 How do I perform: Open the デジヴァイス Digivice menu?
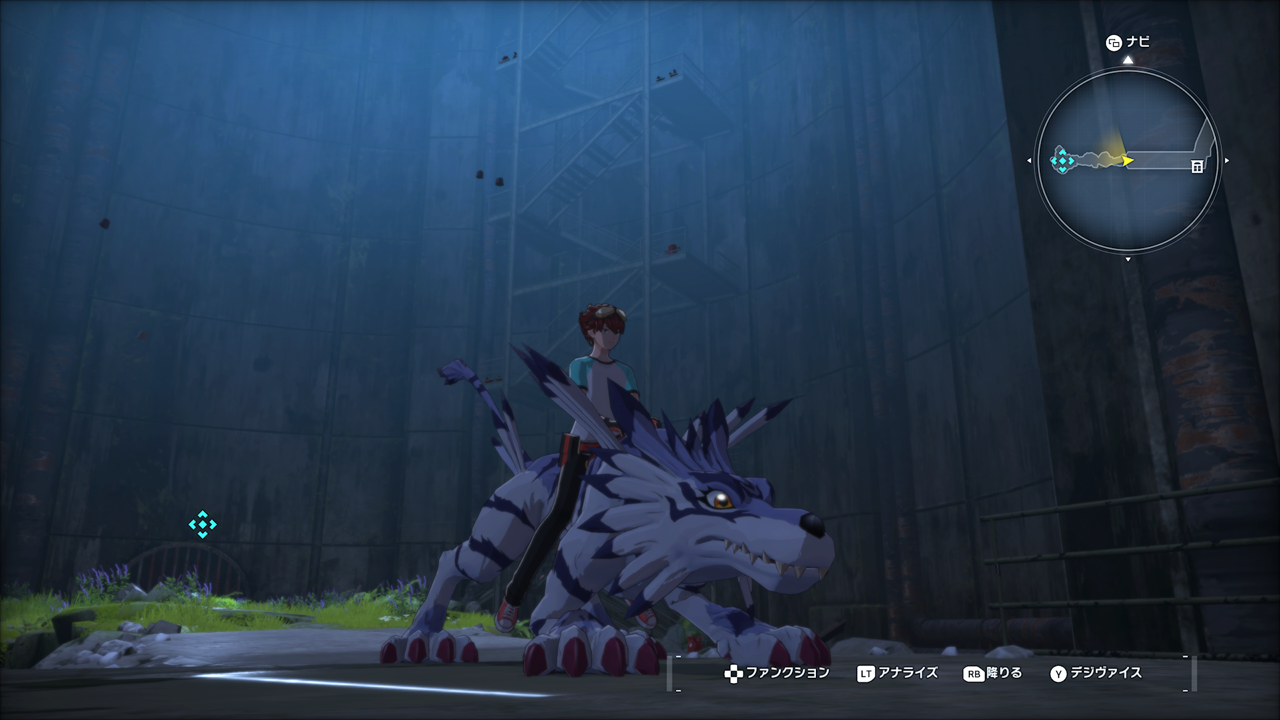[1095, 673]
